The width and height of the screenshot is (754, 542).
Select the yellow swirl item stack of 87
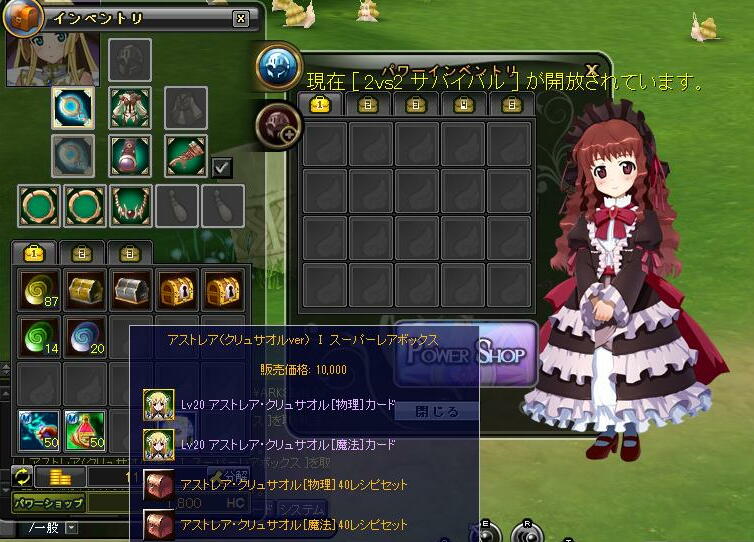pyautogui.click(x=38, y=290)
